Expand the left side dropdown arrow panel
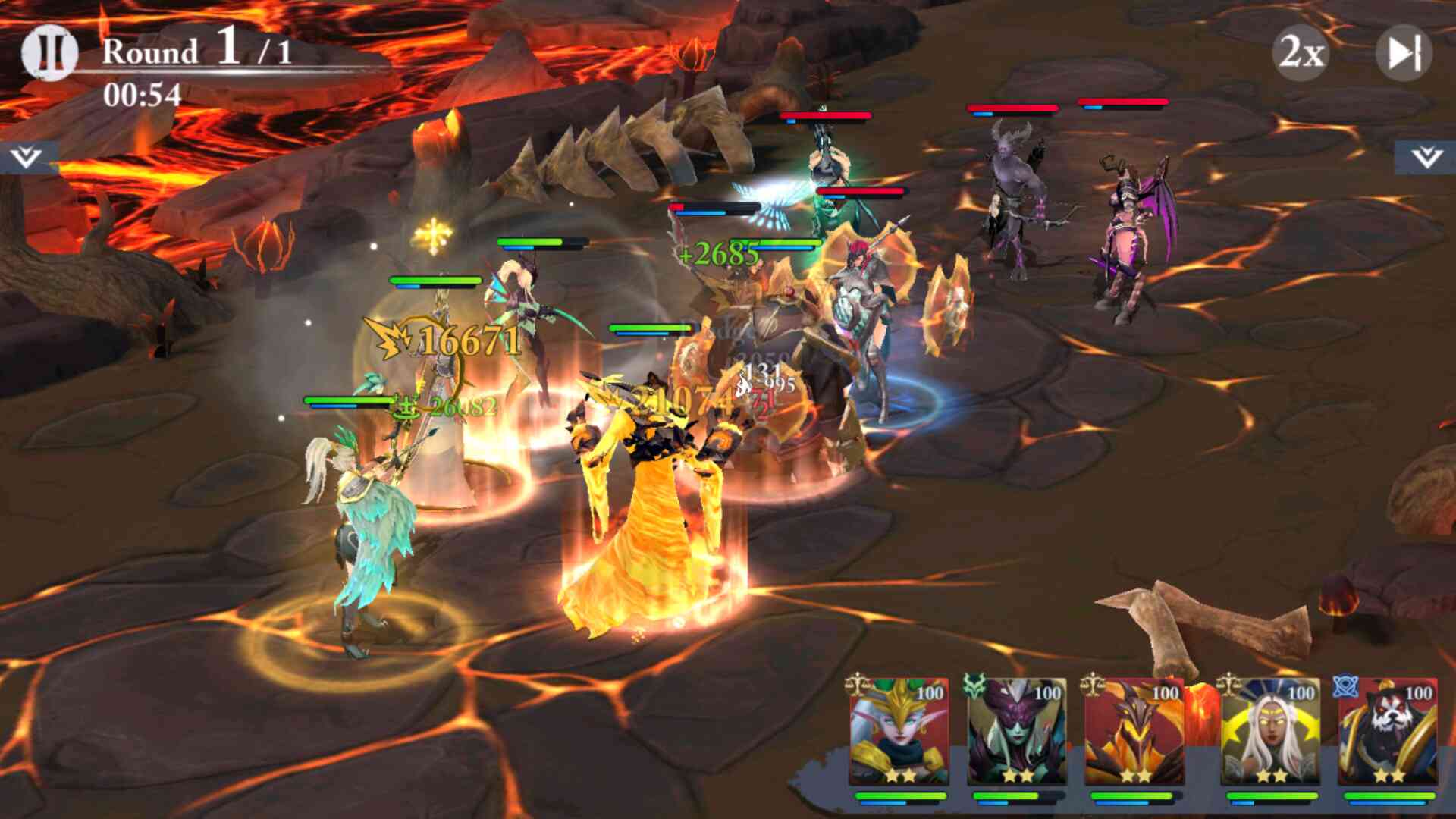This screenshot has height=819, width=1456. [27, 158]
